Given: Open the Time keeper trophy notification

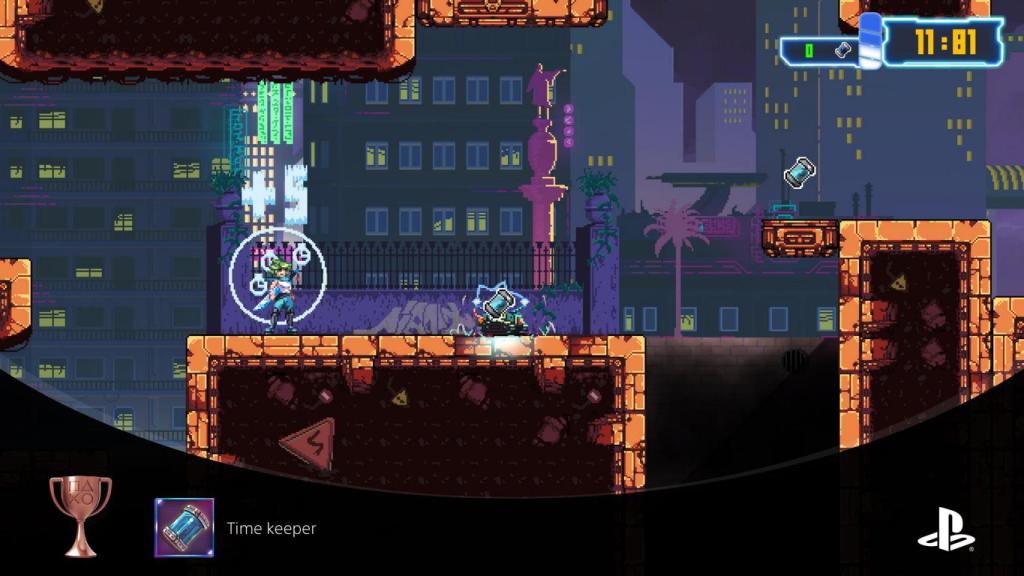Looking at the screenshot, I should [x=271, y=528].
